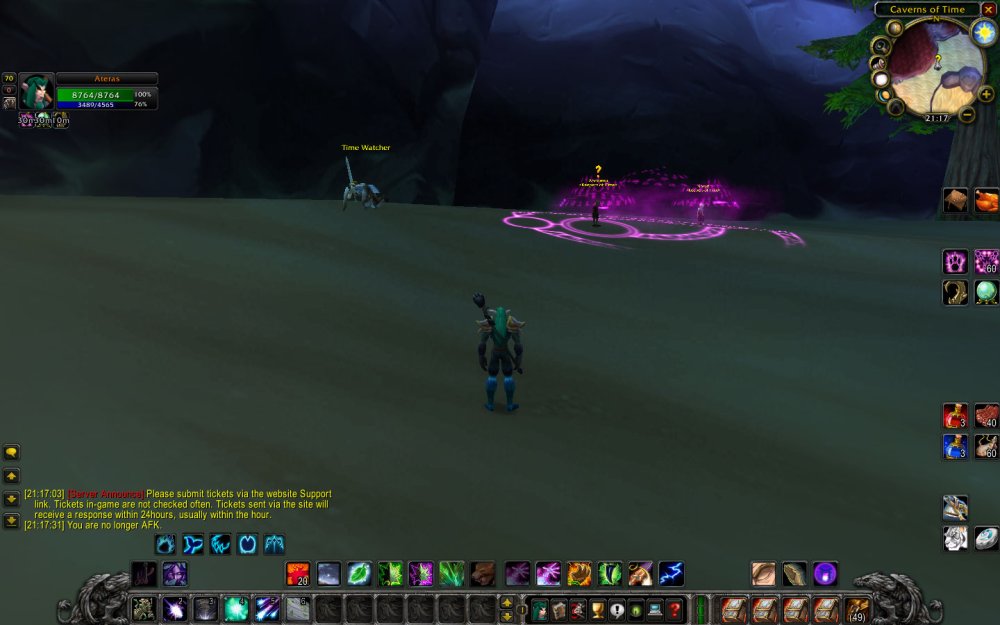Click the magnifying glass tracking button by minimap
Viewport: 1000px width, 625px height.
click(880, 46)
